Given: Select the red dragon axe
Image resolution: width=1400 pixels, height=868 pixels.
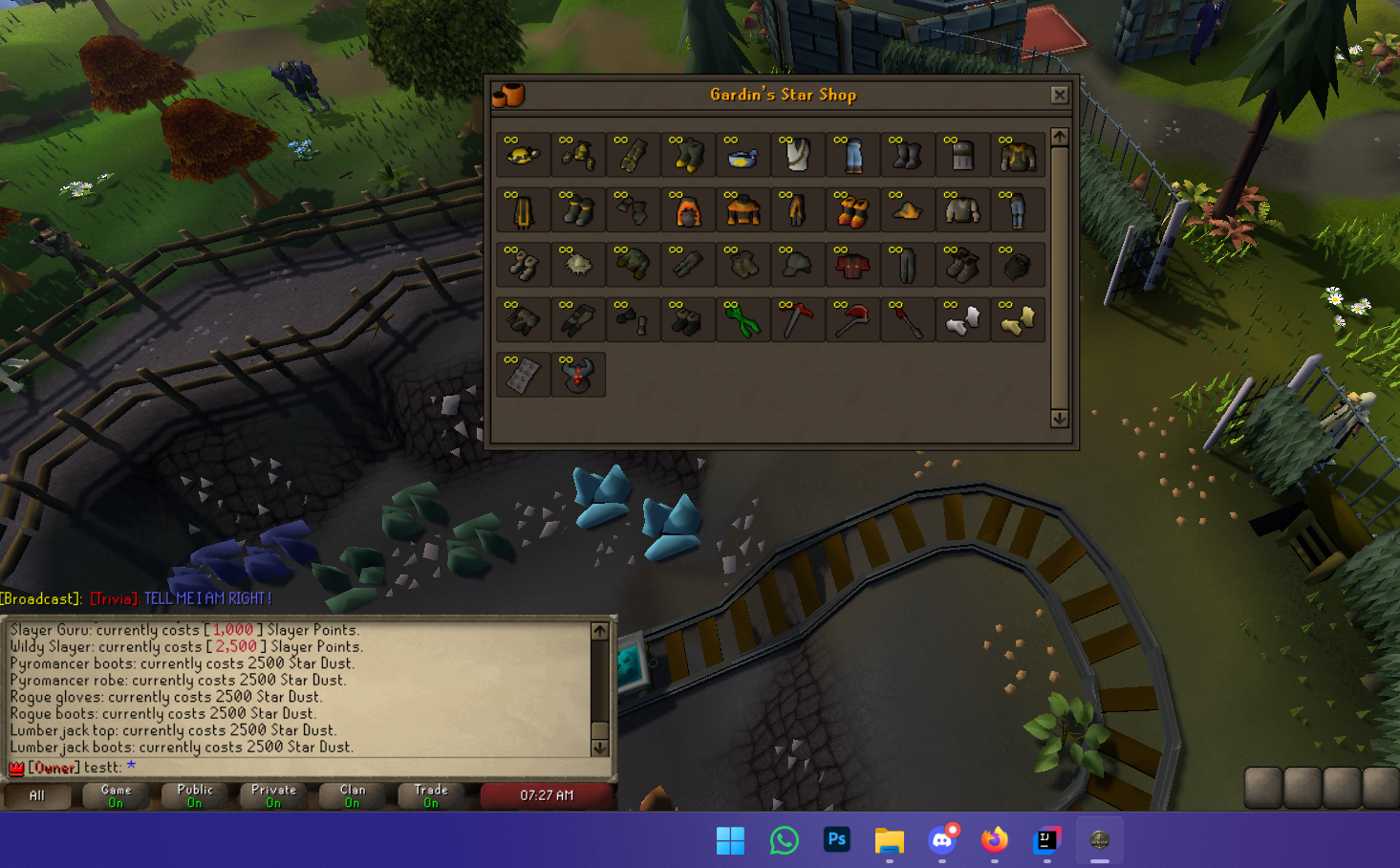Looking at the screenshot, I should pos(852,321).
